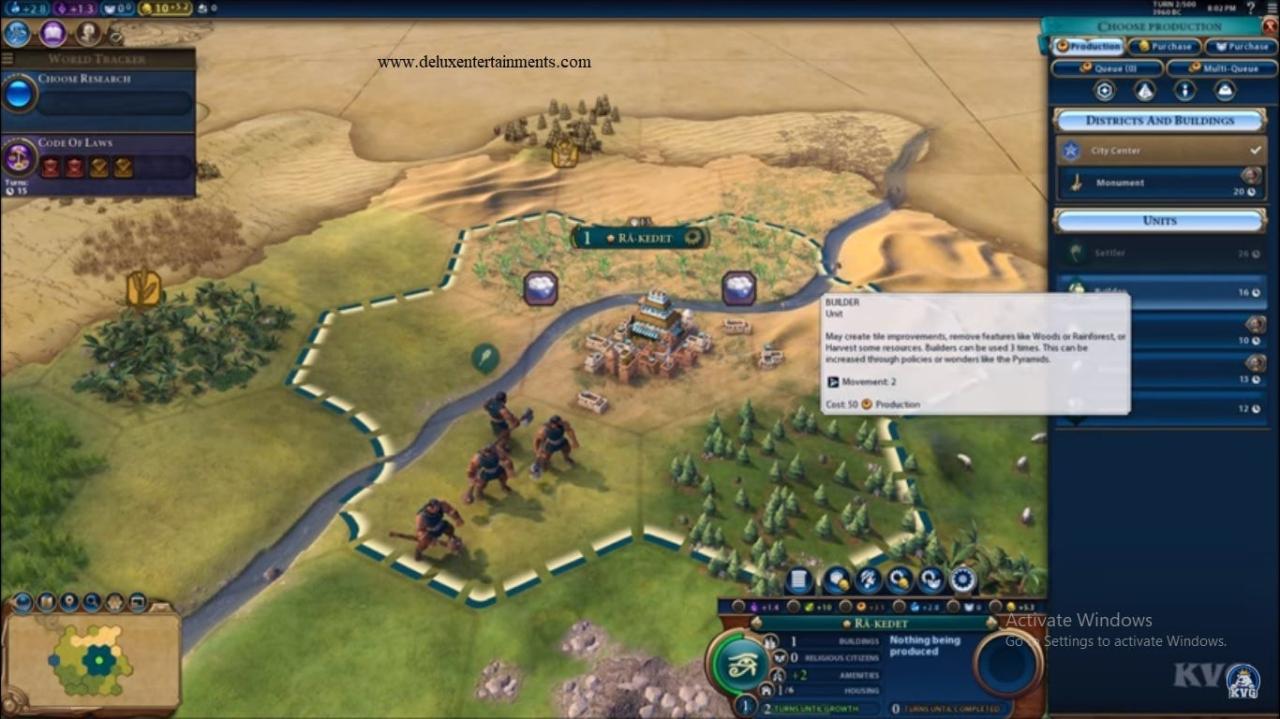Switch to the Production tab
This screenshot has width=1280, height=719.
[1087, 46]
